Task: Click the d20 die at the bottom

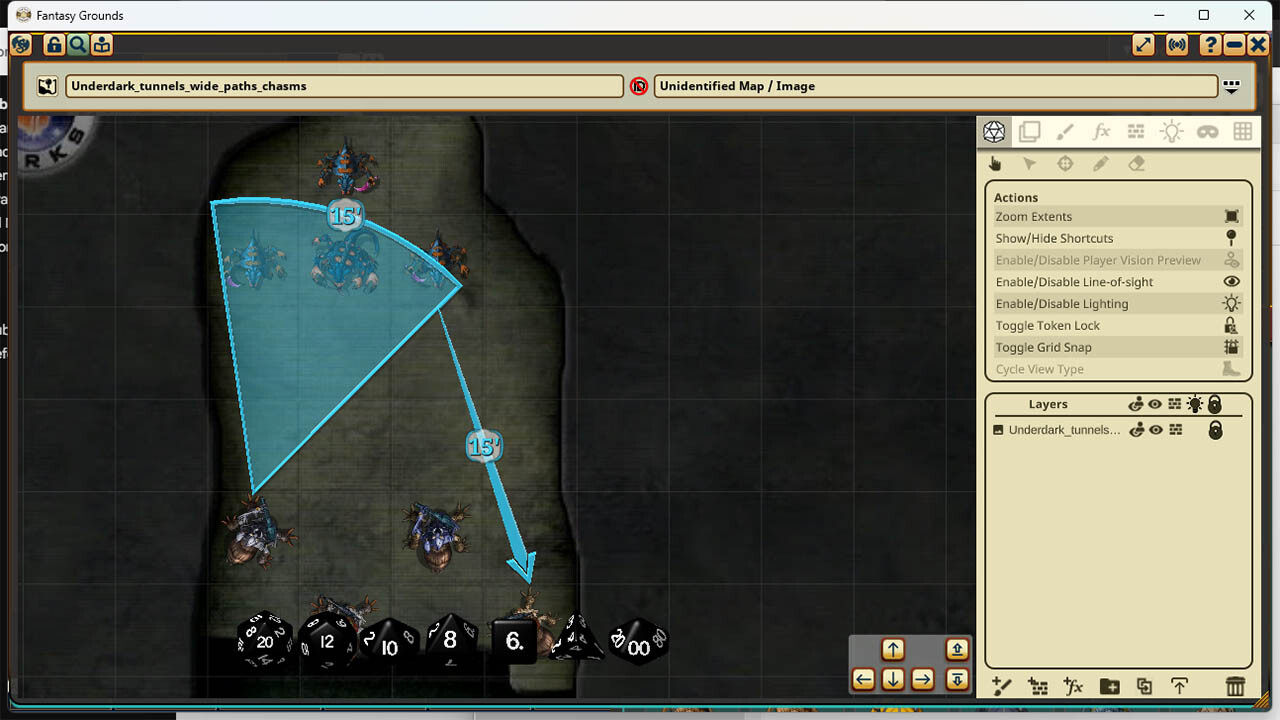Action: pos(262,641)
